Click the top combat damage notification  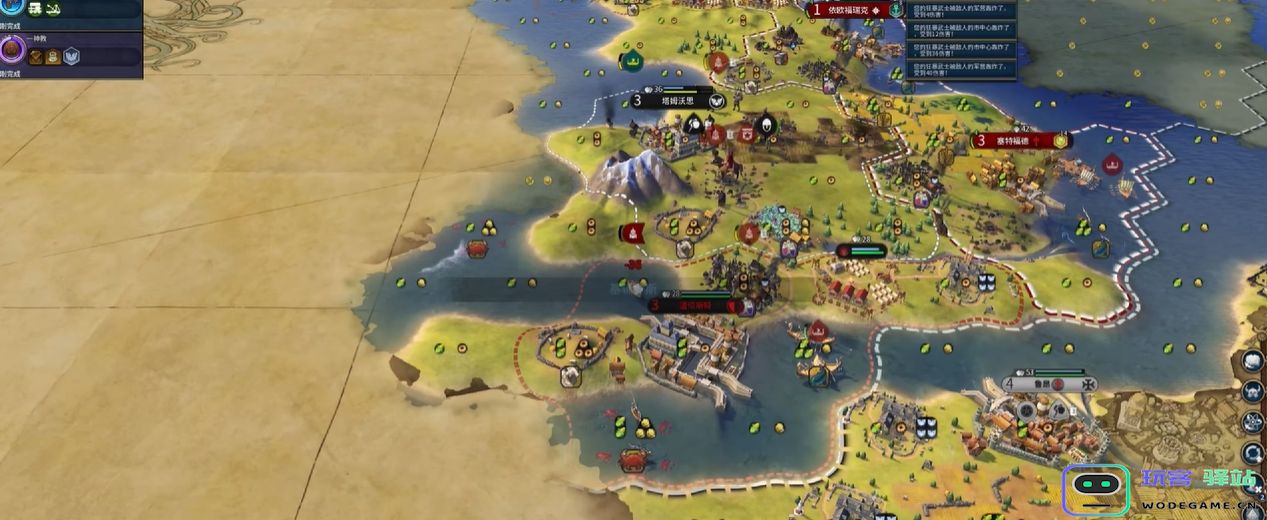coord(961,10)
